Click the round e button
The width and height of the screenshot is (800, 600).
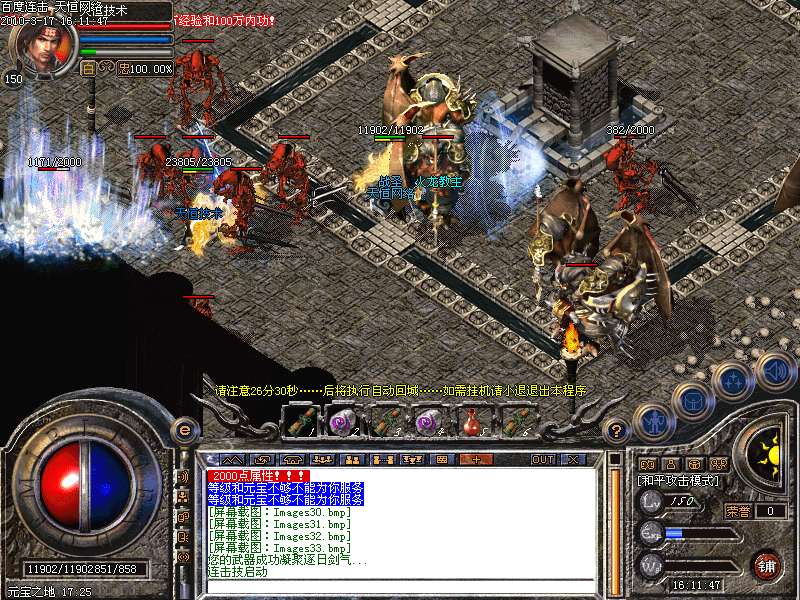(x=183, y=430)
